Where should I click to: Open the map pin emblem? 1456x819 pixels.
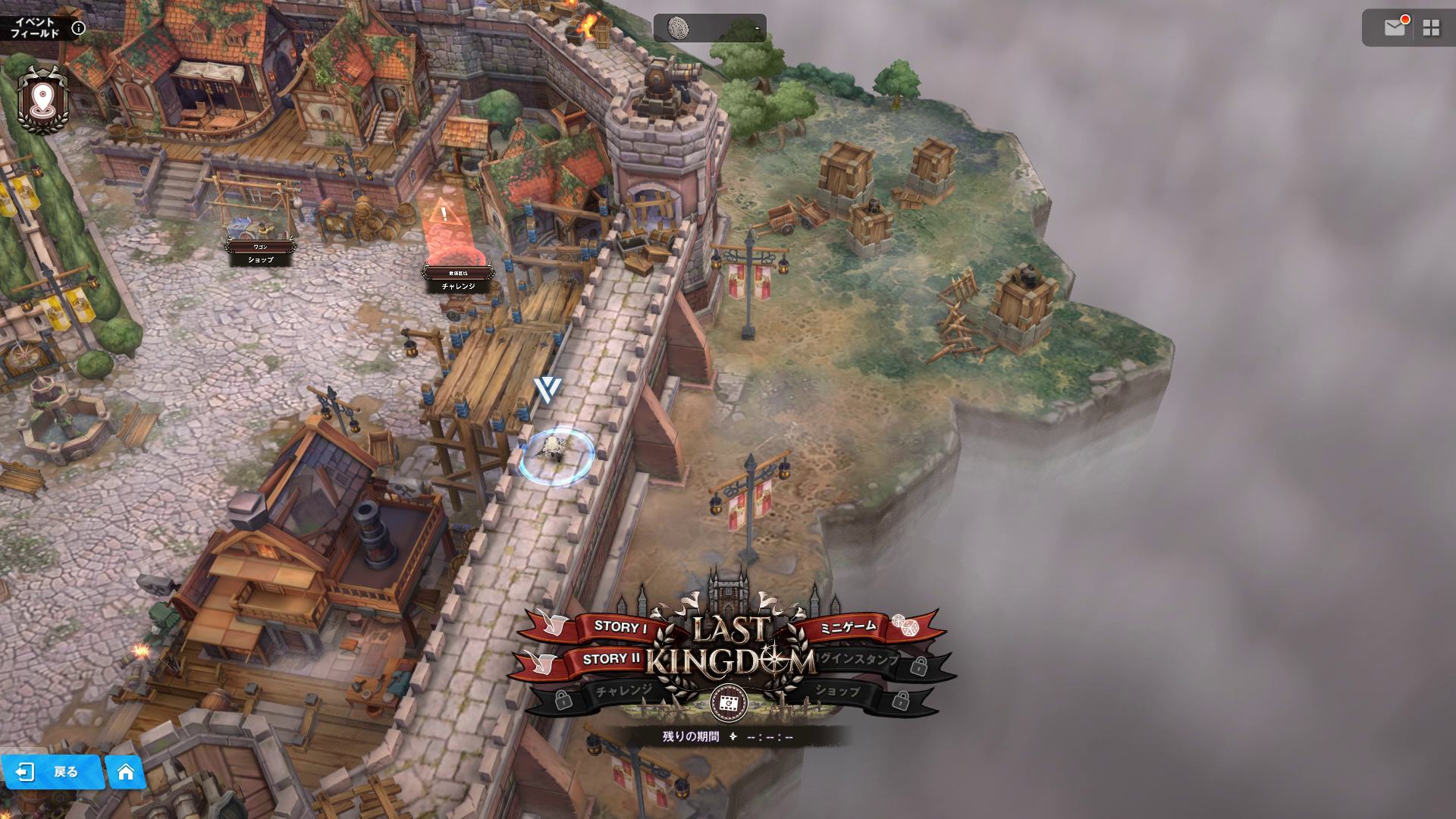(42, 99)
